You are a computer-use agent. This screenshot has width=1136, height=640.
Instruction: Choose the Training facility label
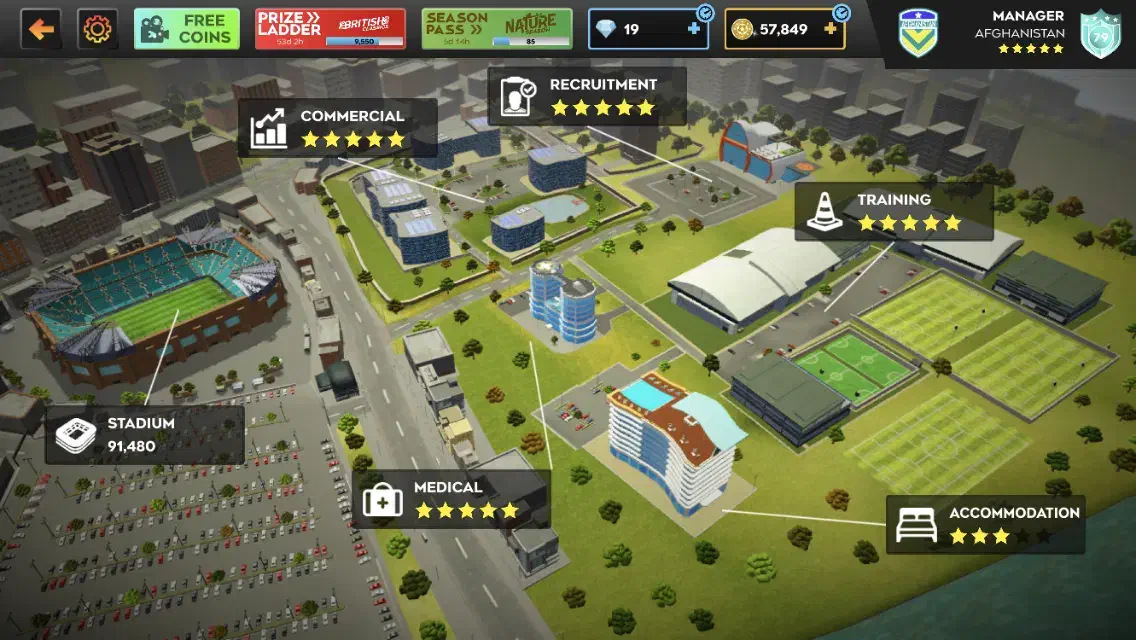tap(893, 211)
